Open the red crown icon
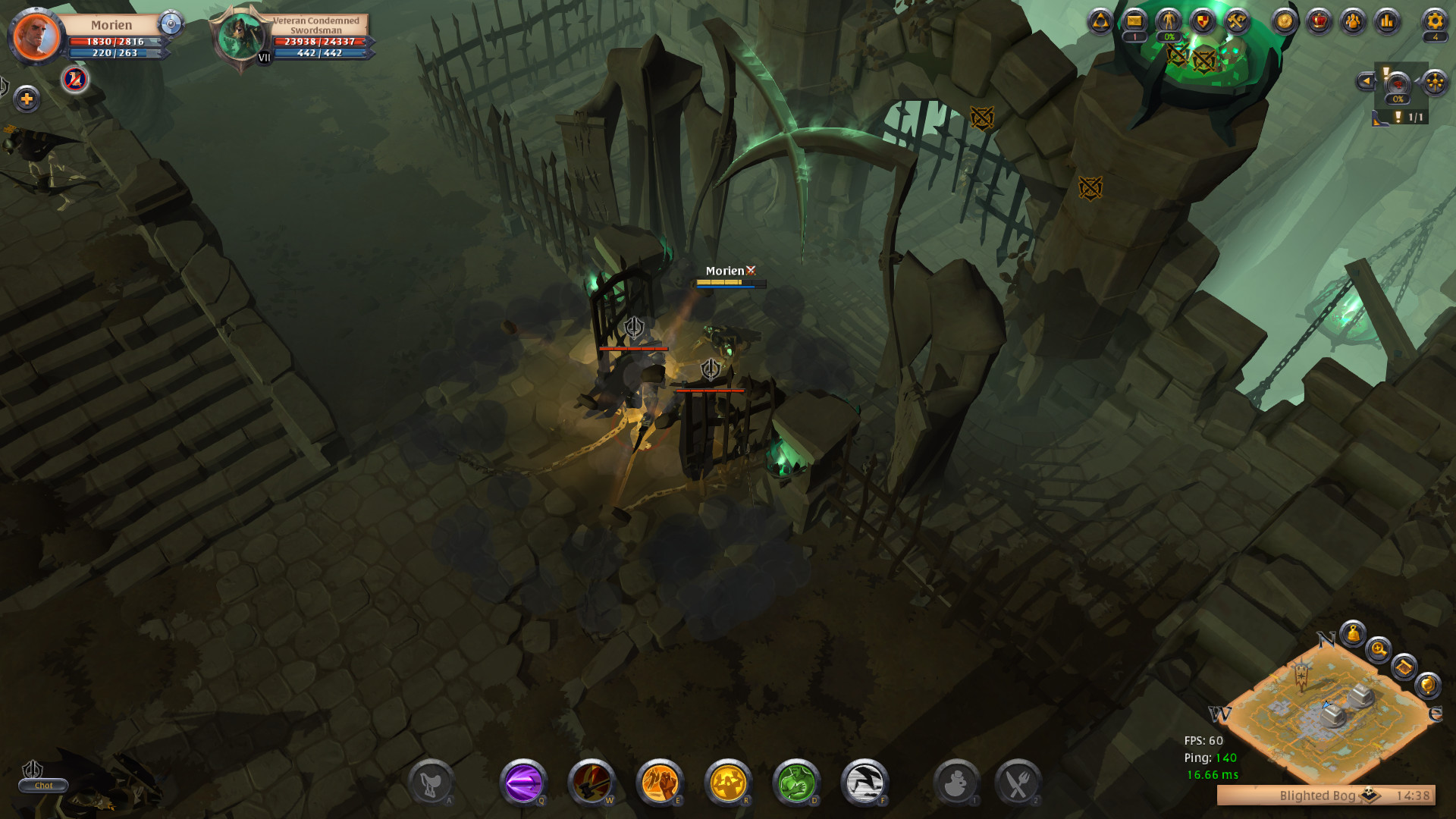This screenshot has width=1456, height=819. click(x=1319, y=21)
